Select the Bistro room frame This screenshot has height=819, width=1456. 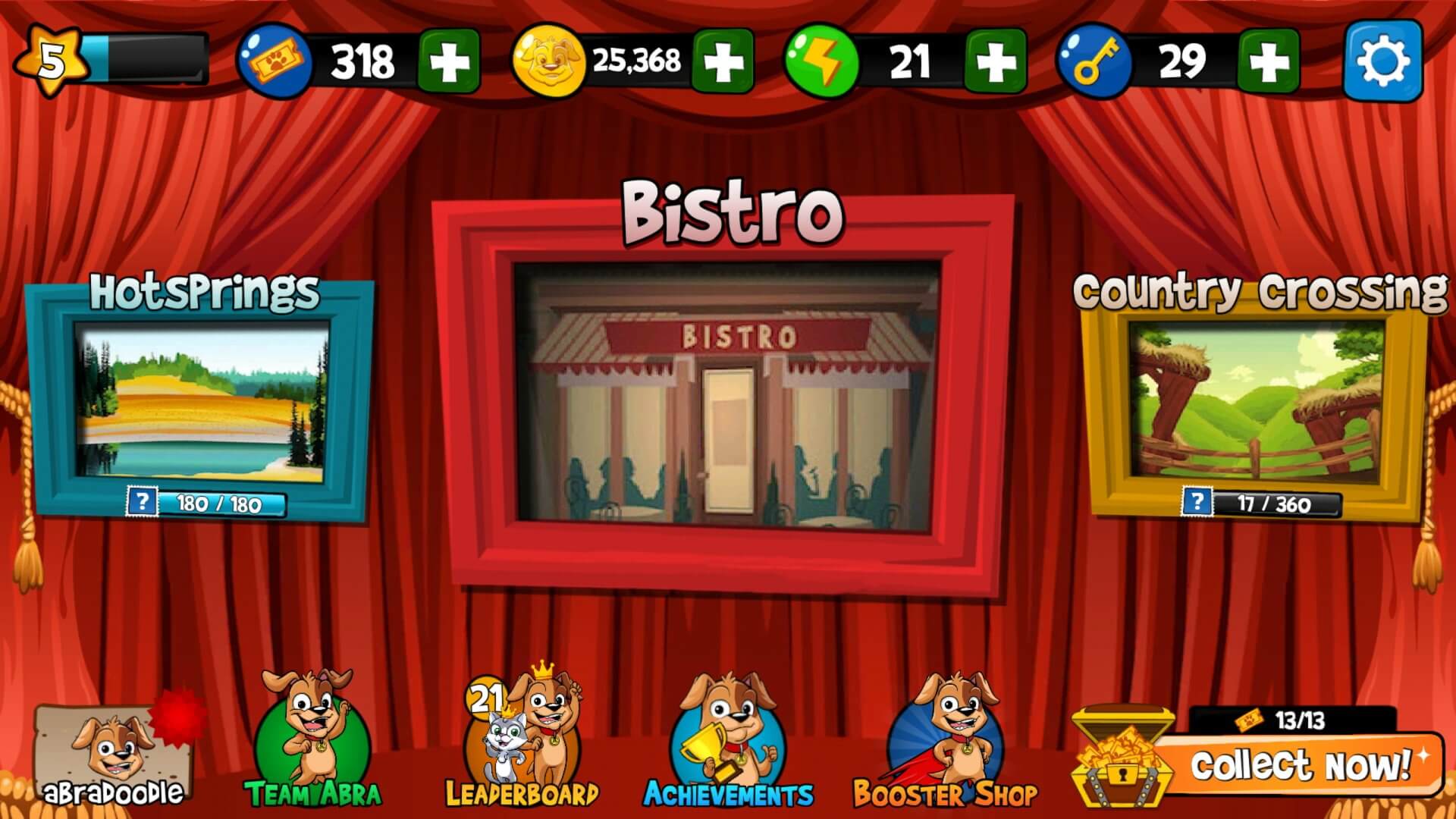click(x=726, y=393)
